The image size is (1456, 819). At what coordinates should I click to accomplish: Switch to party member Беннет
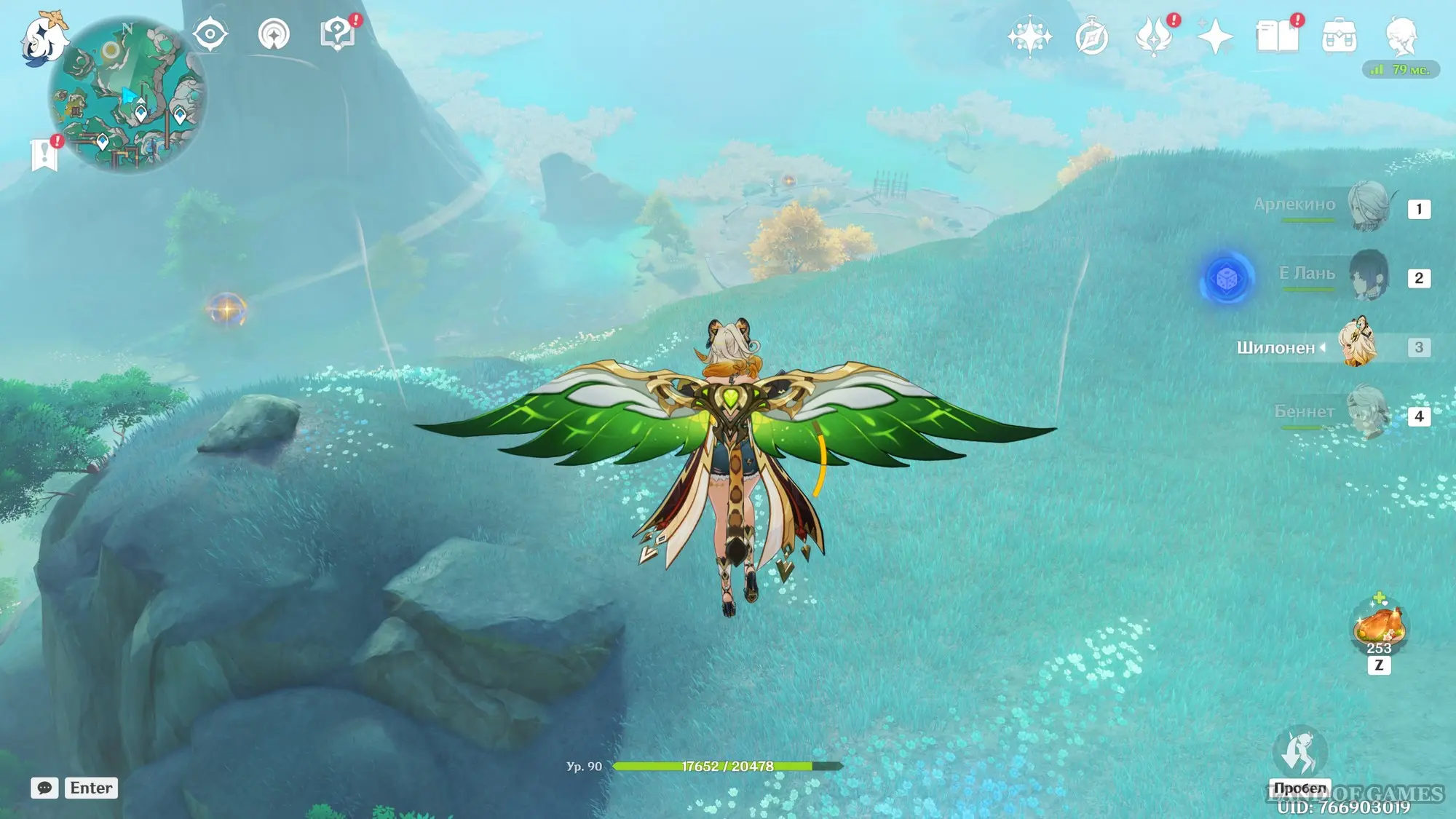(x=1369, y=413)
